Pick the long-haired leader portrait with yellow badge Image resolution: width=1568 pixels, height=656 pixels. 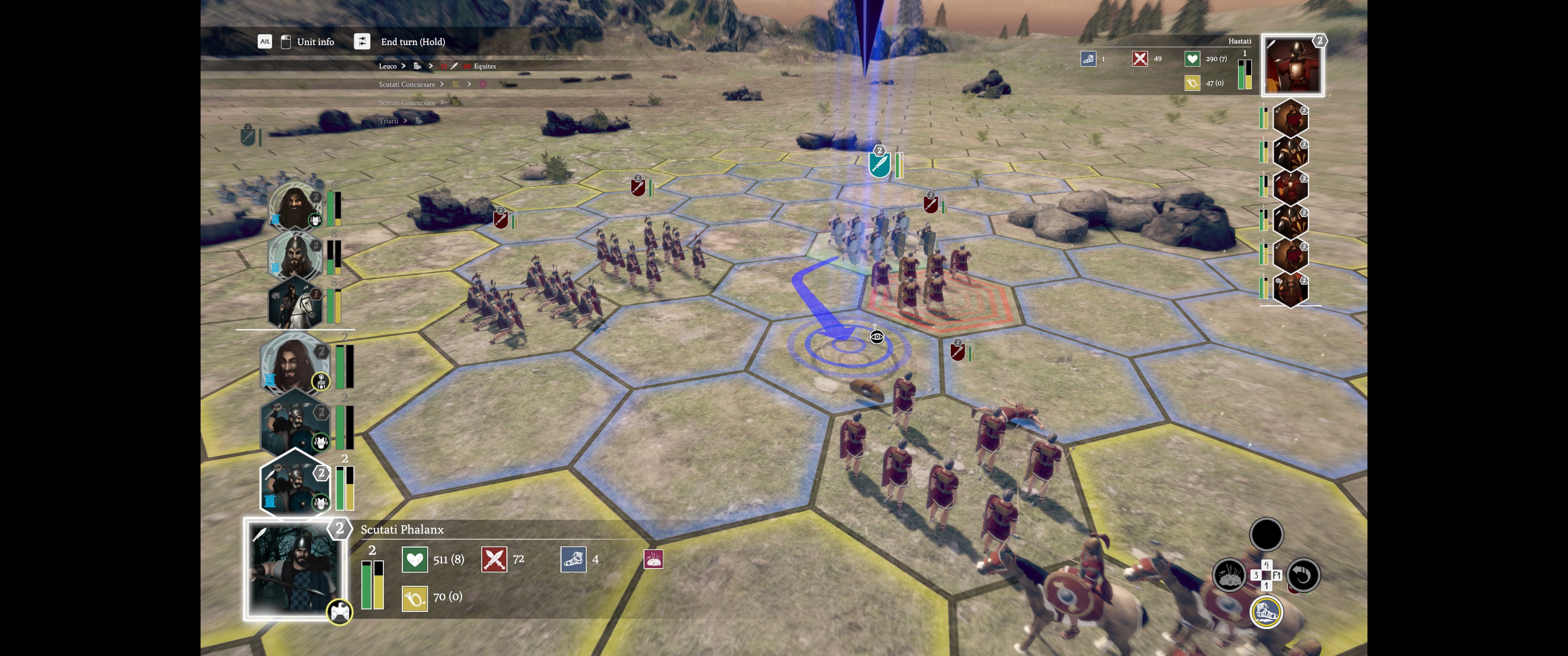tap(295, 364)
